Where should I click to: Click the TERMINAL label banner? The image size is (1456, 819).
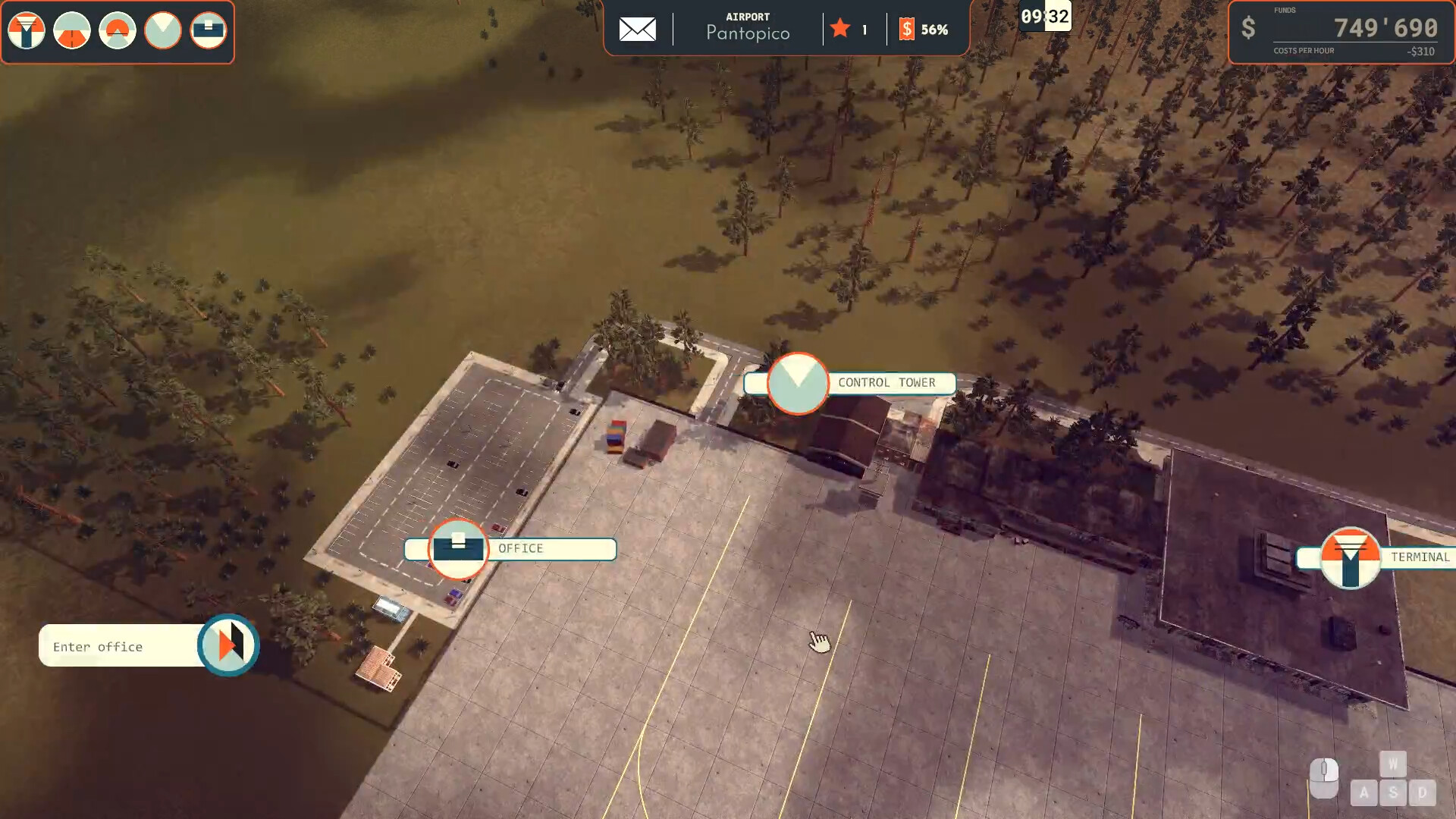click(x=1420, y=557)
